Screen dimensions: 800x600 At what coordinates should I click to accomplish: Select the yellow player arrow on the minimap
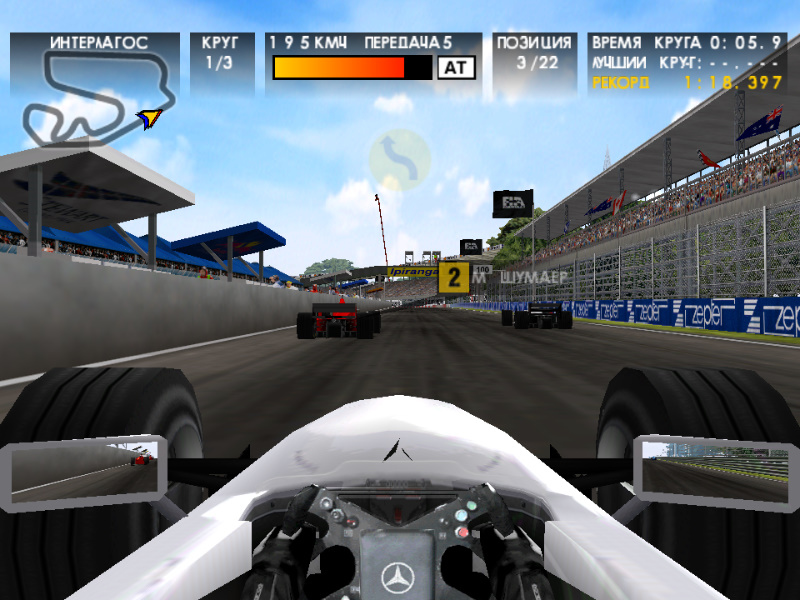point(150,119)
